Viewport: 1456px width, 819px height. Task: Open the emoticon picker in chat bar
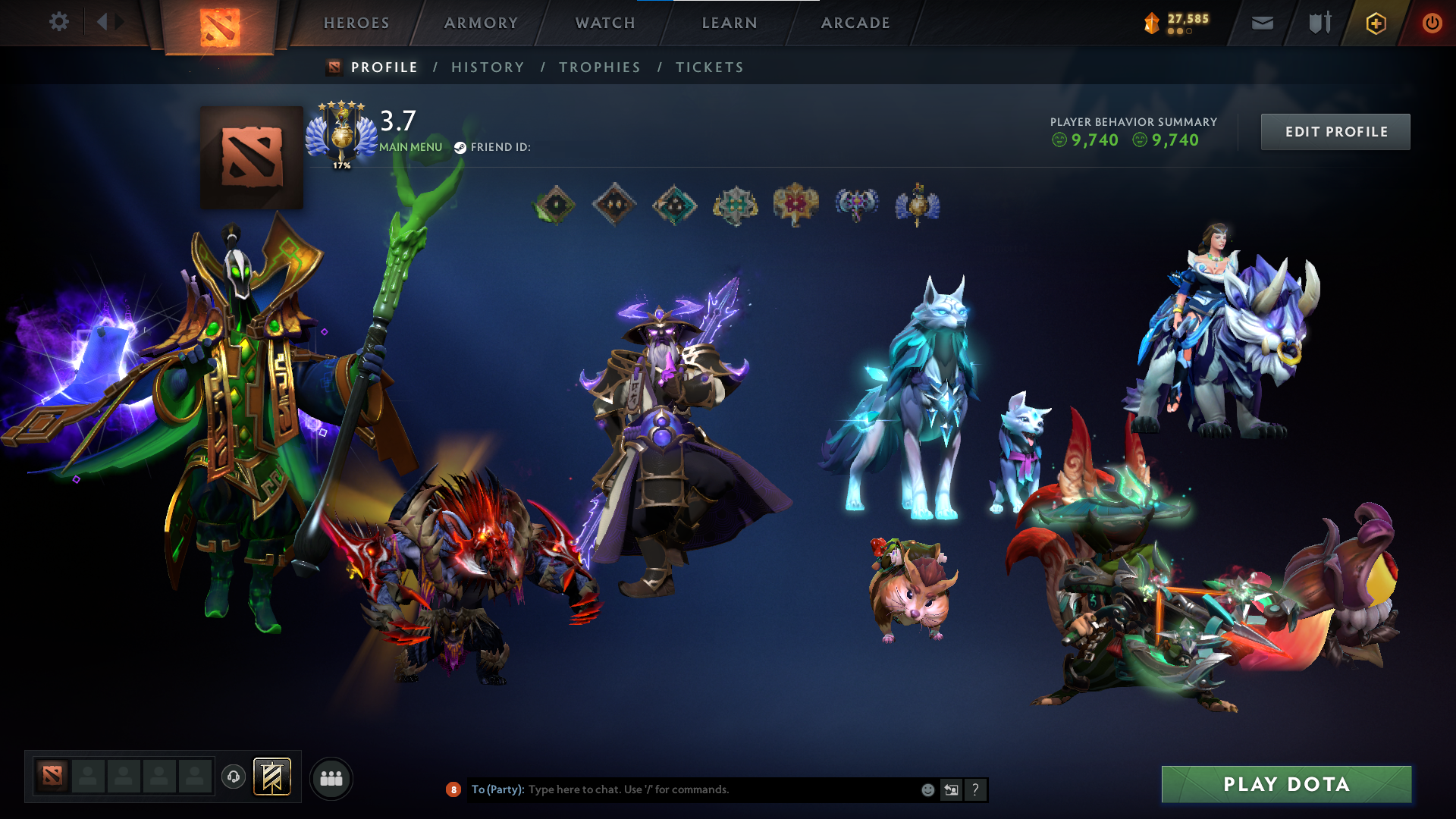tap(927, 789)
